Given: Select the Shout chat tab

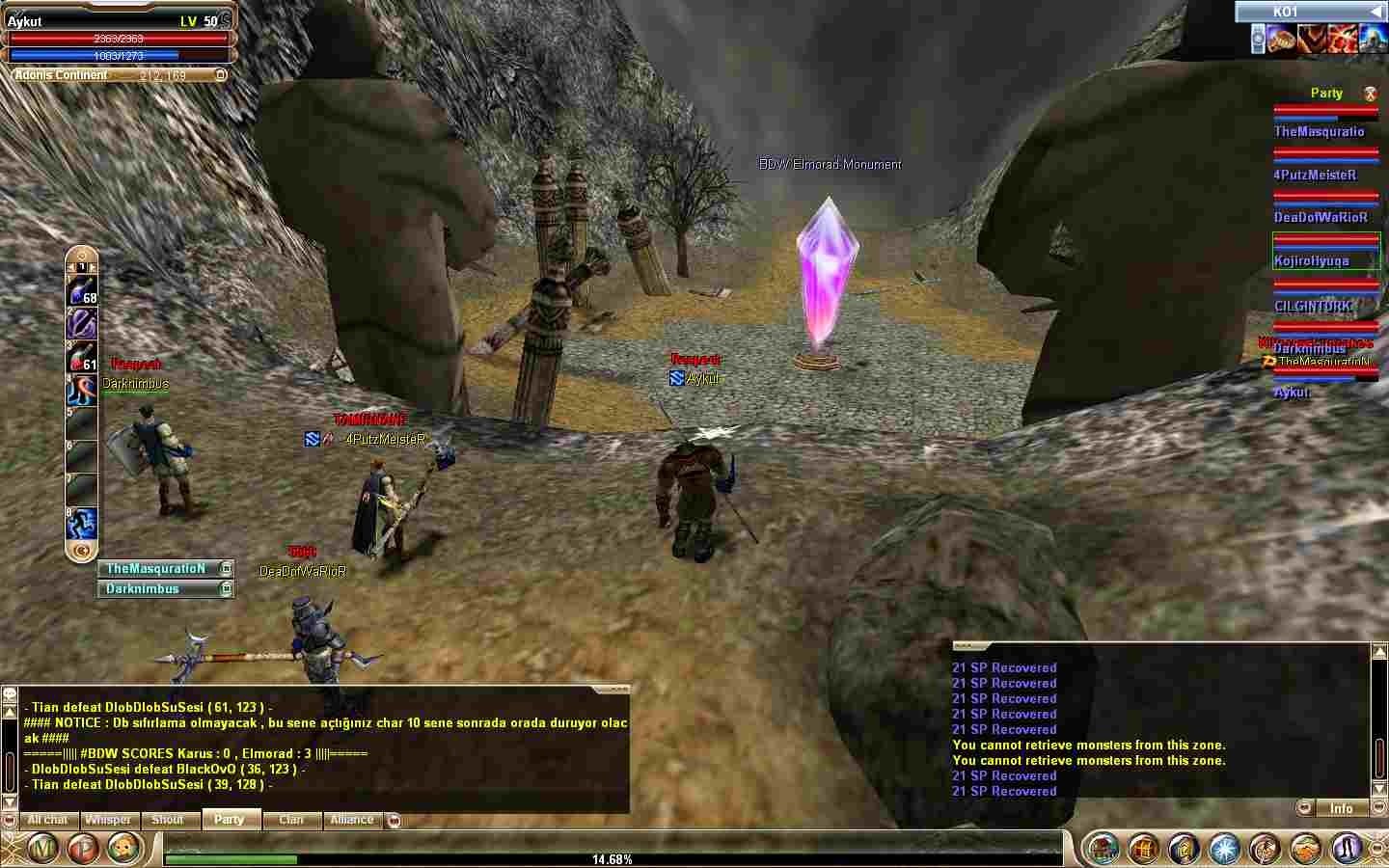Looking at the screenshot, I should (167, 820).
